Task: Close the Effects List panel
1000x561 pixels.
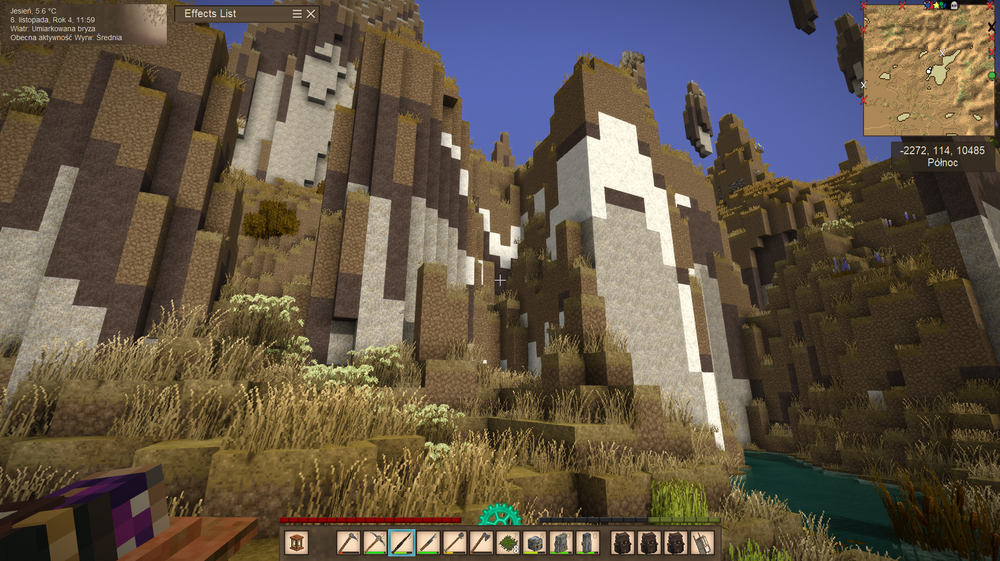Action: pyautogui.click(x=311, y=14)
